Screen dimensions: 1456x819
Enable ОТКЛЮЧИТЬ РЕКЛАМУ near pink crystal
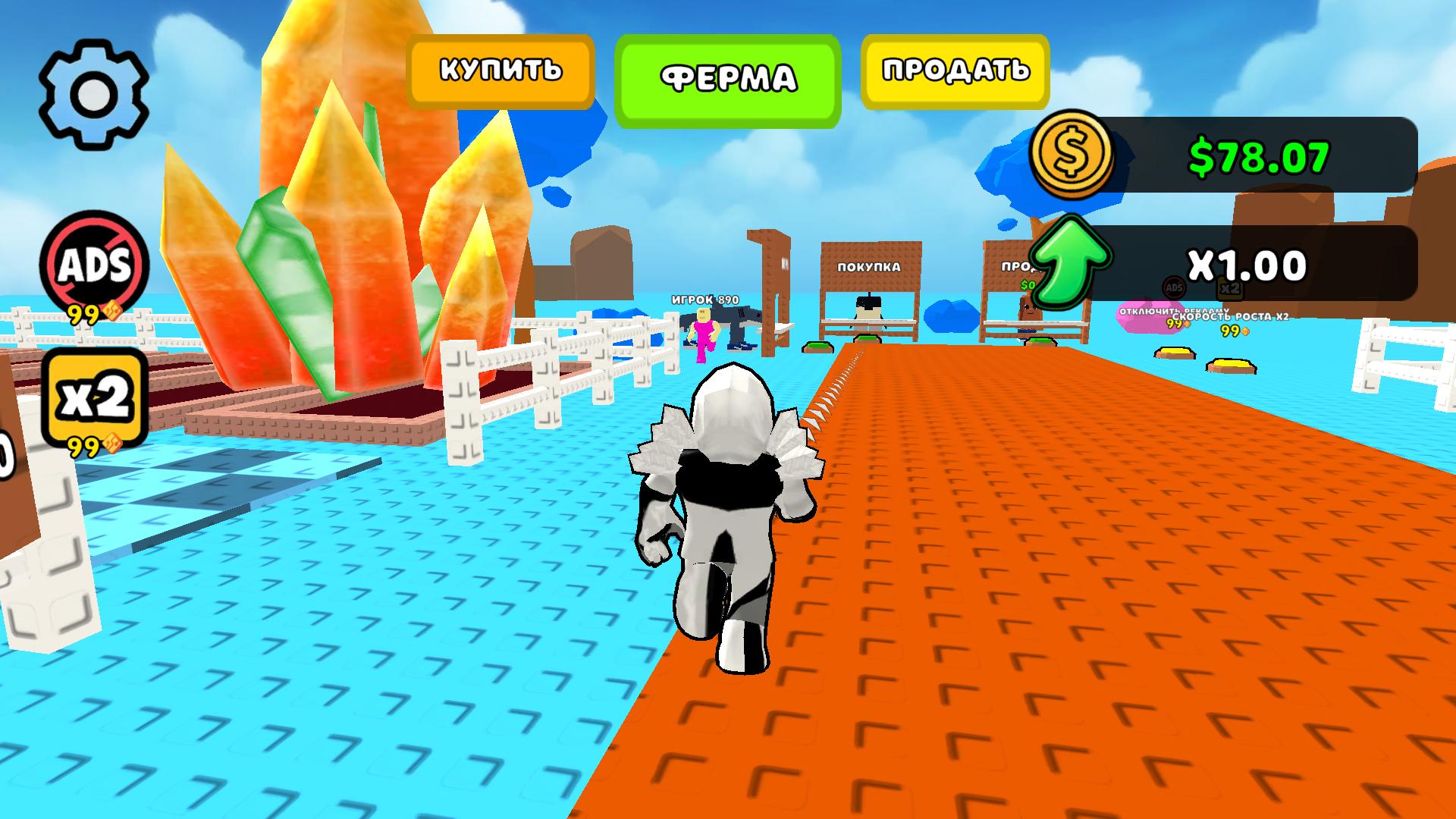[x=1173, y=312]
